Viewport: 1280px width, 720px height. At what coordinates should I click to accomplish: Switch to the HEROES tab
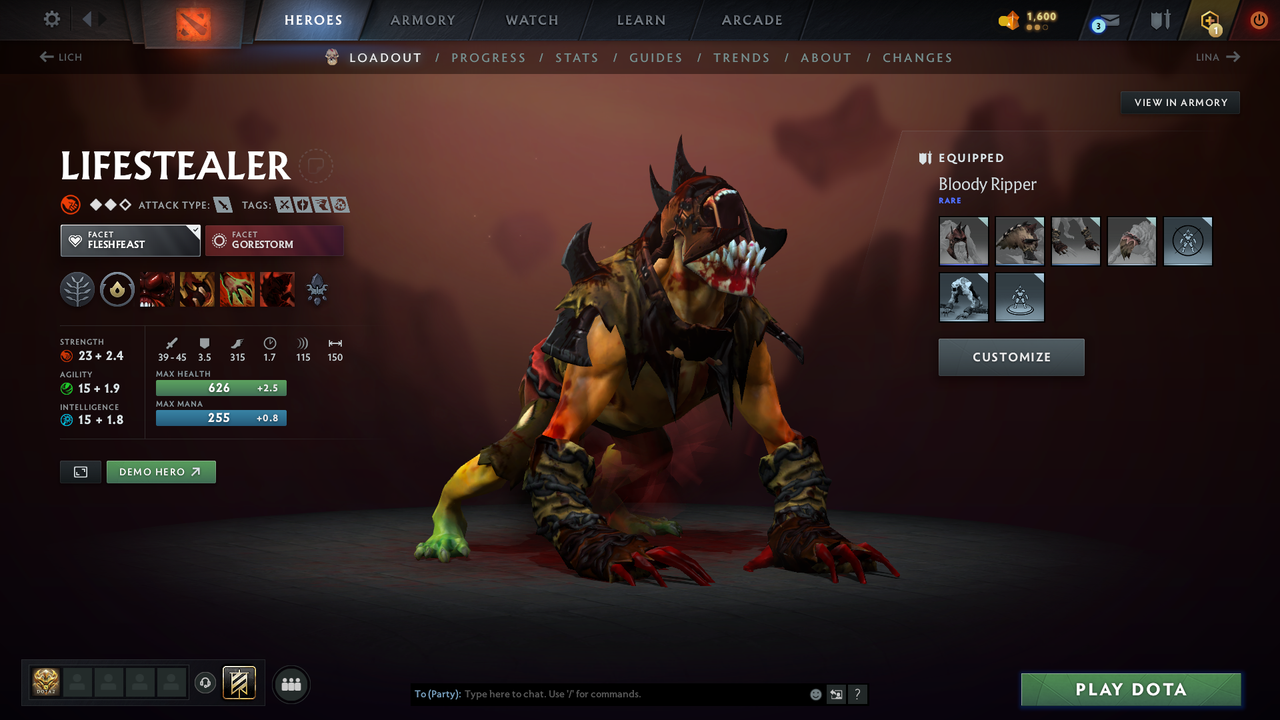pos(313,19)
